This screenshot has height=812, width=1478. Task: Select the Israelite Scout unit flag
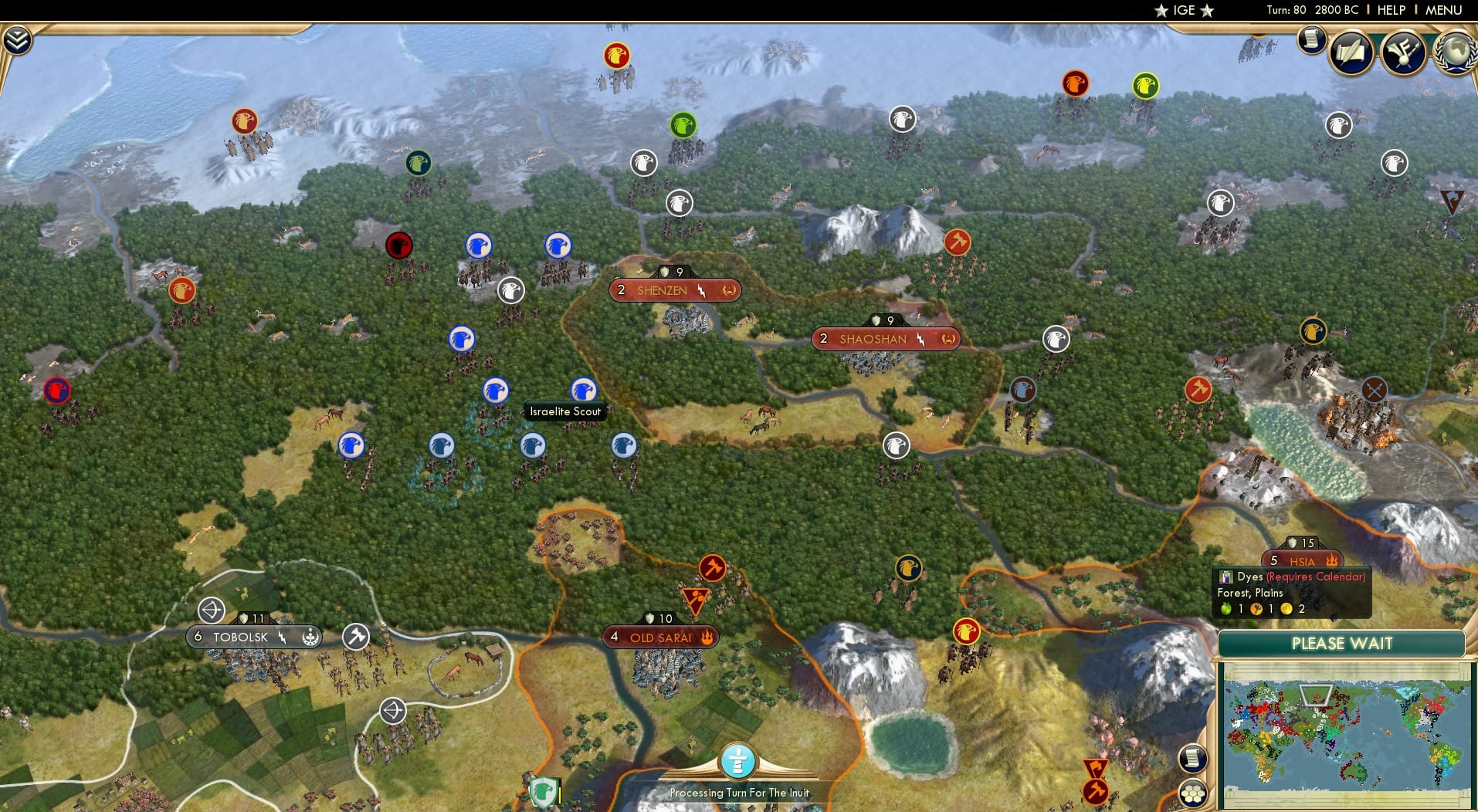coord(584,389)
